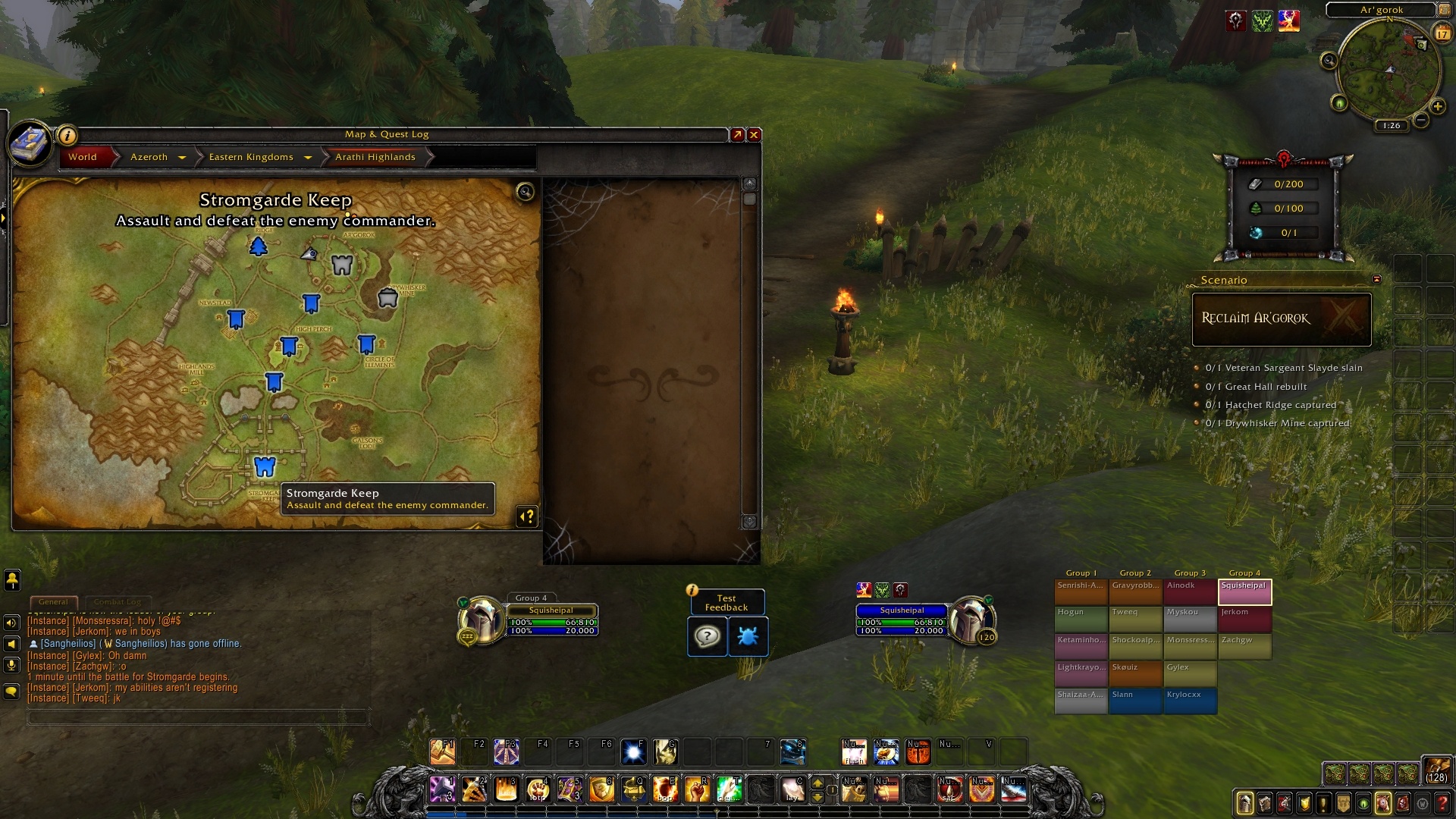This screenshot has width=1456, height=819.
Task: Toggle the second speaker icon by the chat frame
Action: tap(11, 643)
